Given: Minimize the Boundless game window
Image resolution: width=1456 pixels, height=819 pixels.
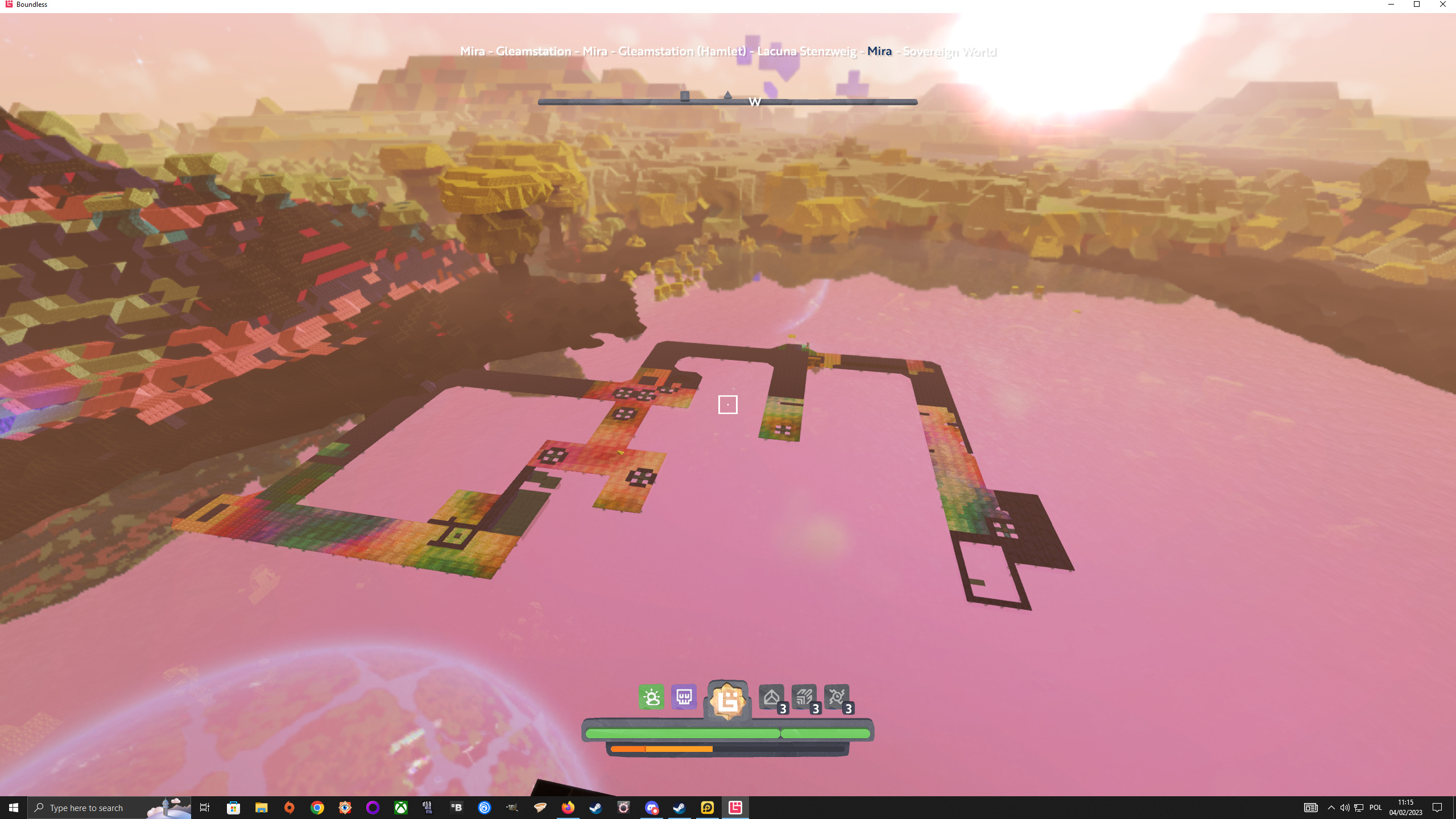Looking at the screenshot, I should click(1391, 5).
